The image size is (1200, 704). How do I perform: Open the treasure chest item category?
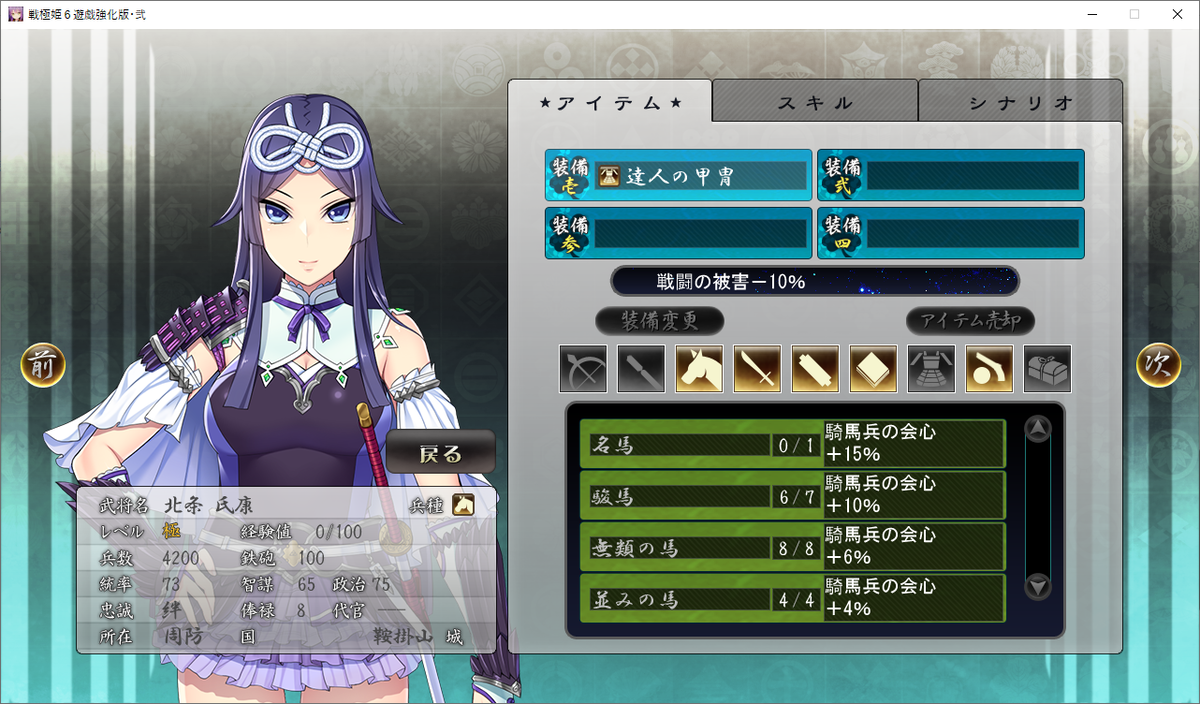pos(1047,368)
